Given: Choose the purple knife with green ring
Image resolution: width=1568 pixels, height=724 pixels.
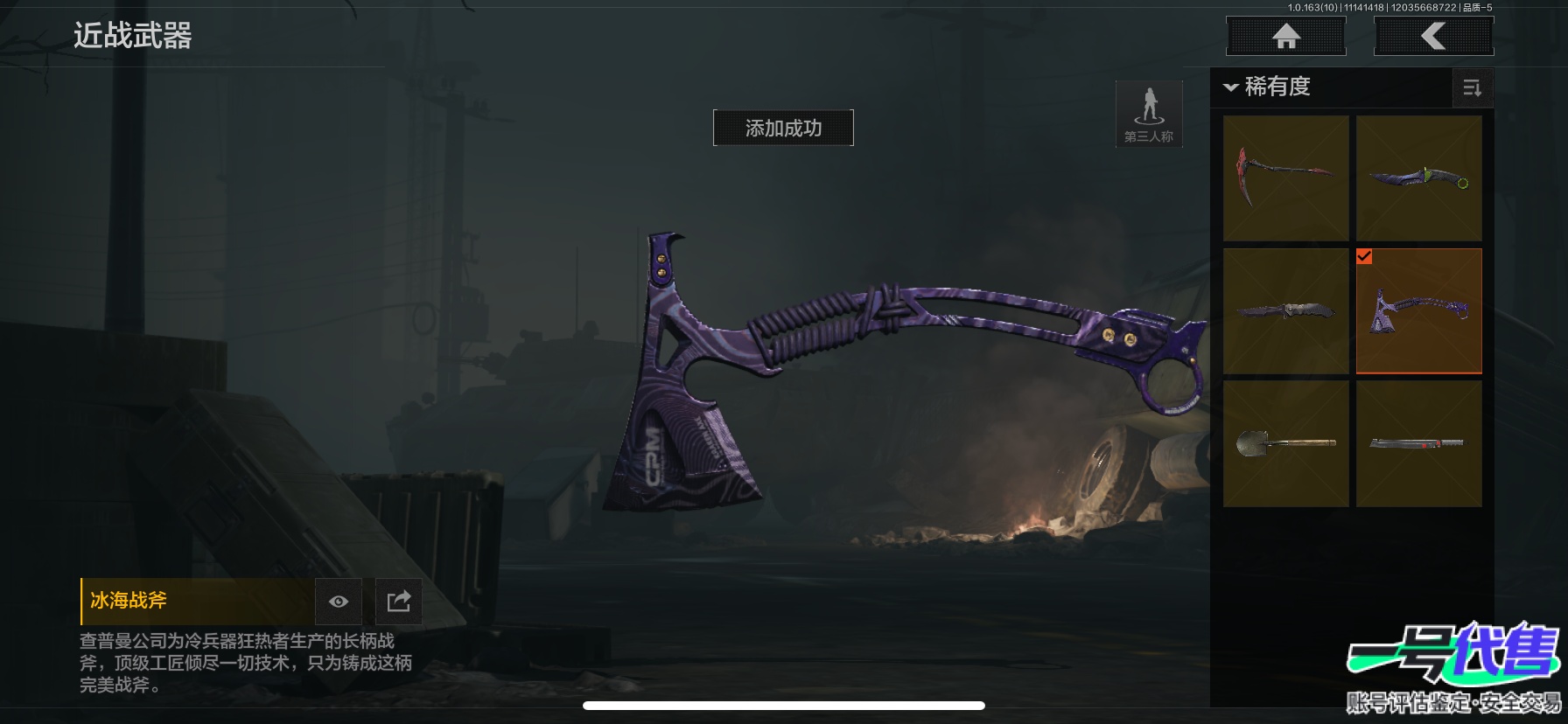Looking at the screenshot, I should click(1418, 178).
